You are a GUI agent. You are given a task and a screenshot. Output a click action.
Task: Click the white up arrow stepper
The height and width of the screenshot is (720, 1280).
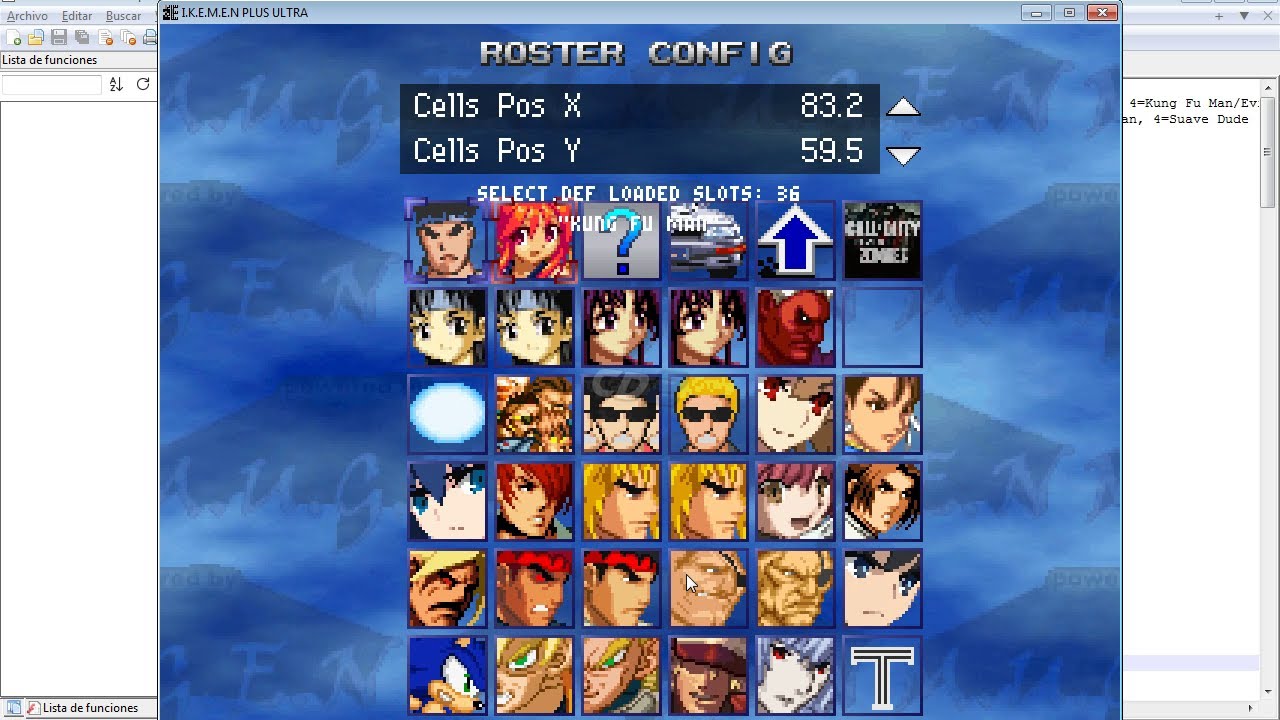[903, 107]
